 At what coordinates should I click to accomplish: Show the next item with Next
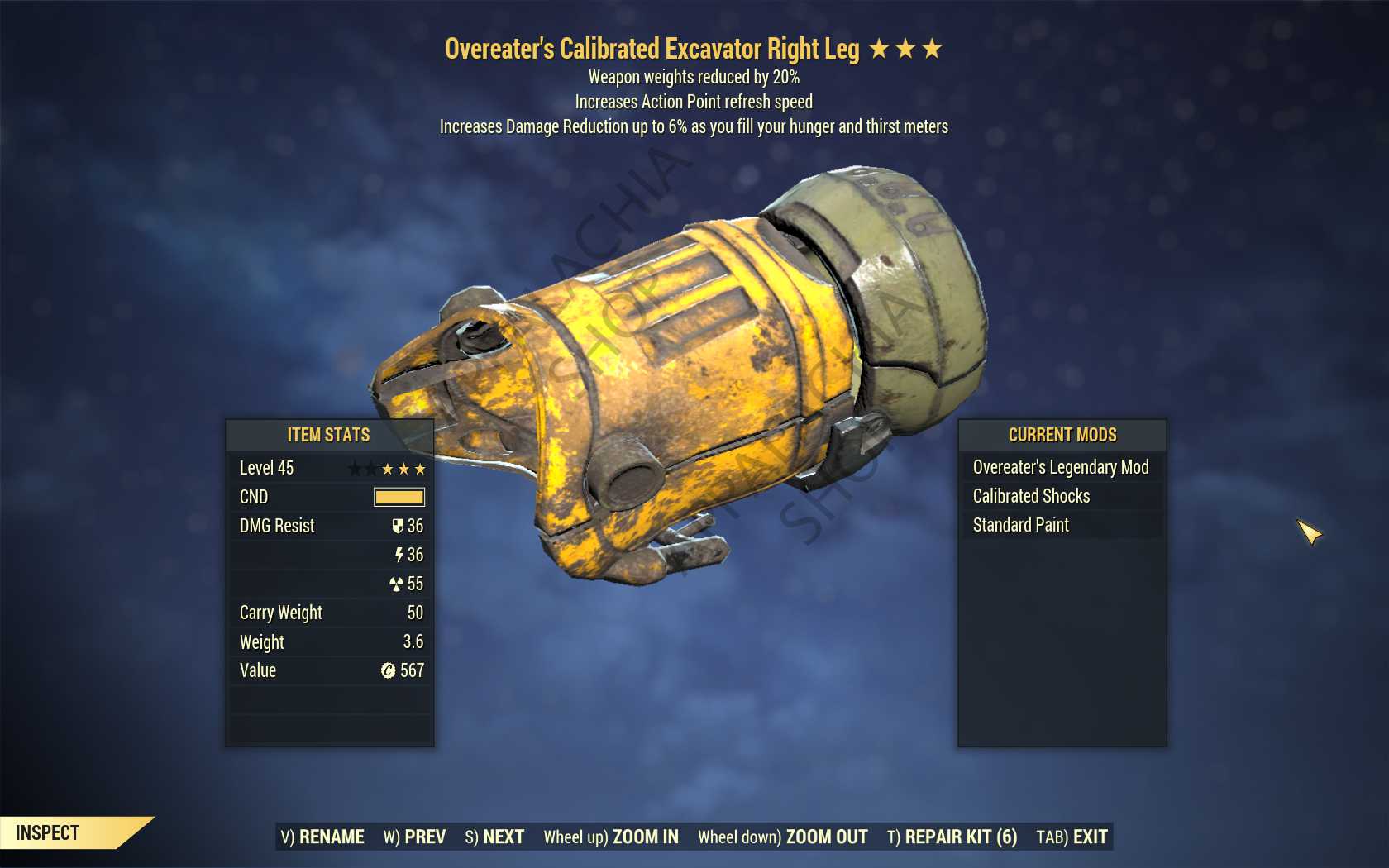tap(494, 837)
